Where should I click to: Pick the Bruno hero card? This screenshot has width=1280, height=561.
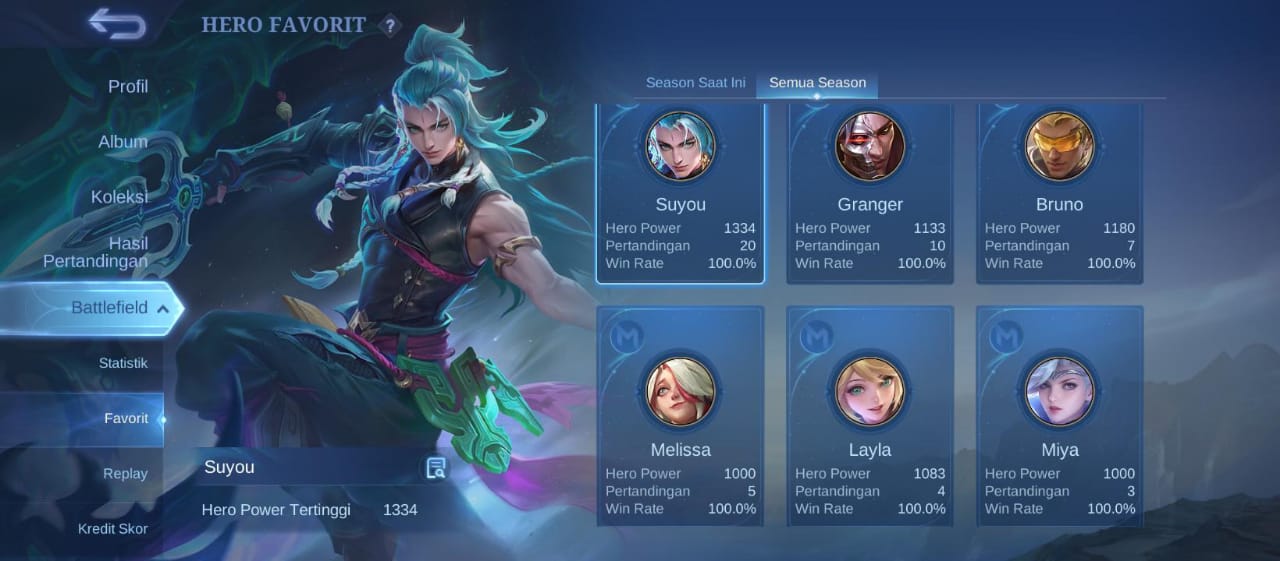pos(1060,194)
